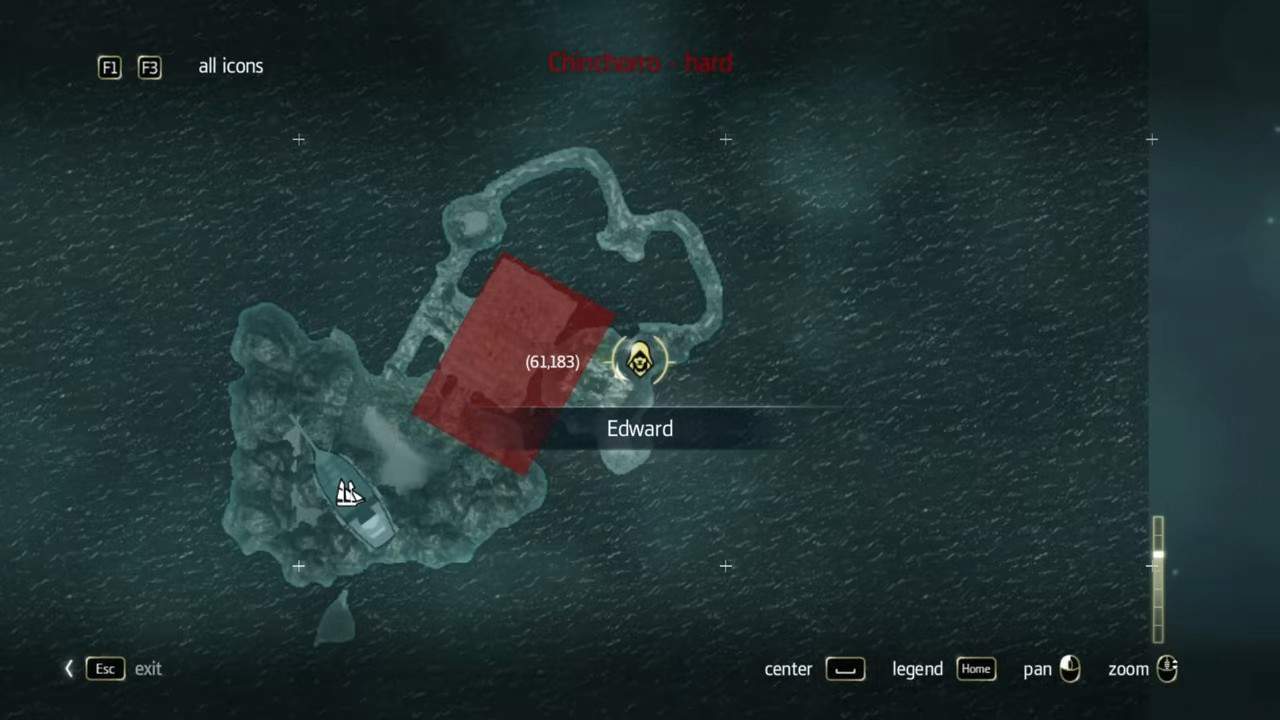1280x720 pixels.
Task: Click the Edward name label
Action: click(x=640, y=428)
